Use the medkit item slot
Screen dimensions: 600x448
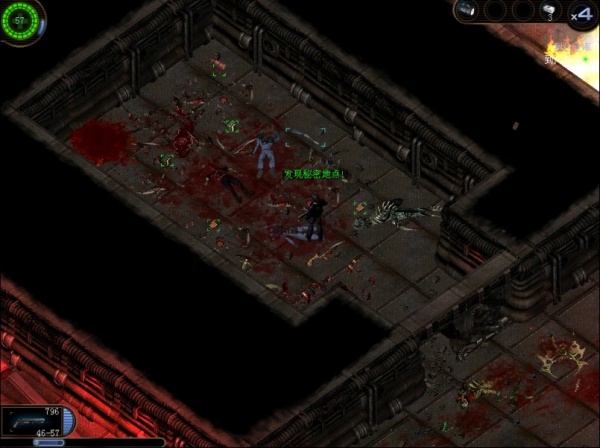548,11
